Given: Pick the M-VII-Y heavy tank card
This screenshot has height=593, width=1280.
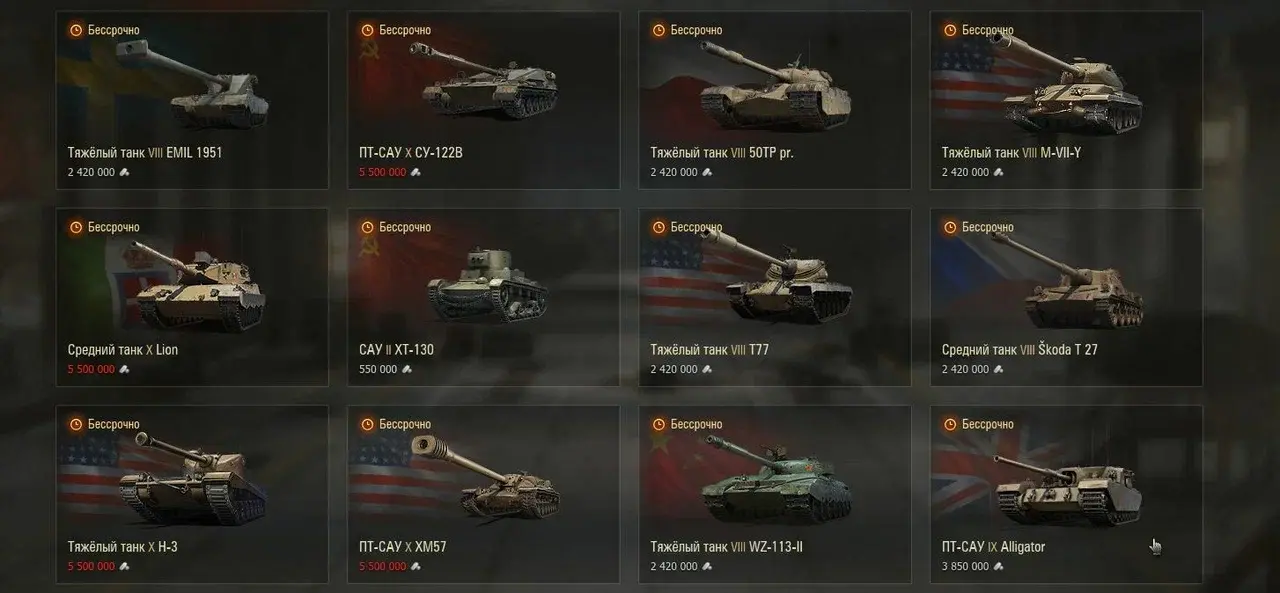Looking at the screenshot, I should (x=1066, y=100).
